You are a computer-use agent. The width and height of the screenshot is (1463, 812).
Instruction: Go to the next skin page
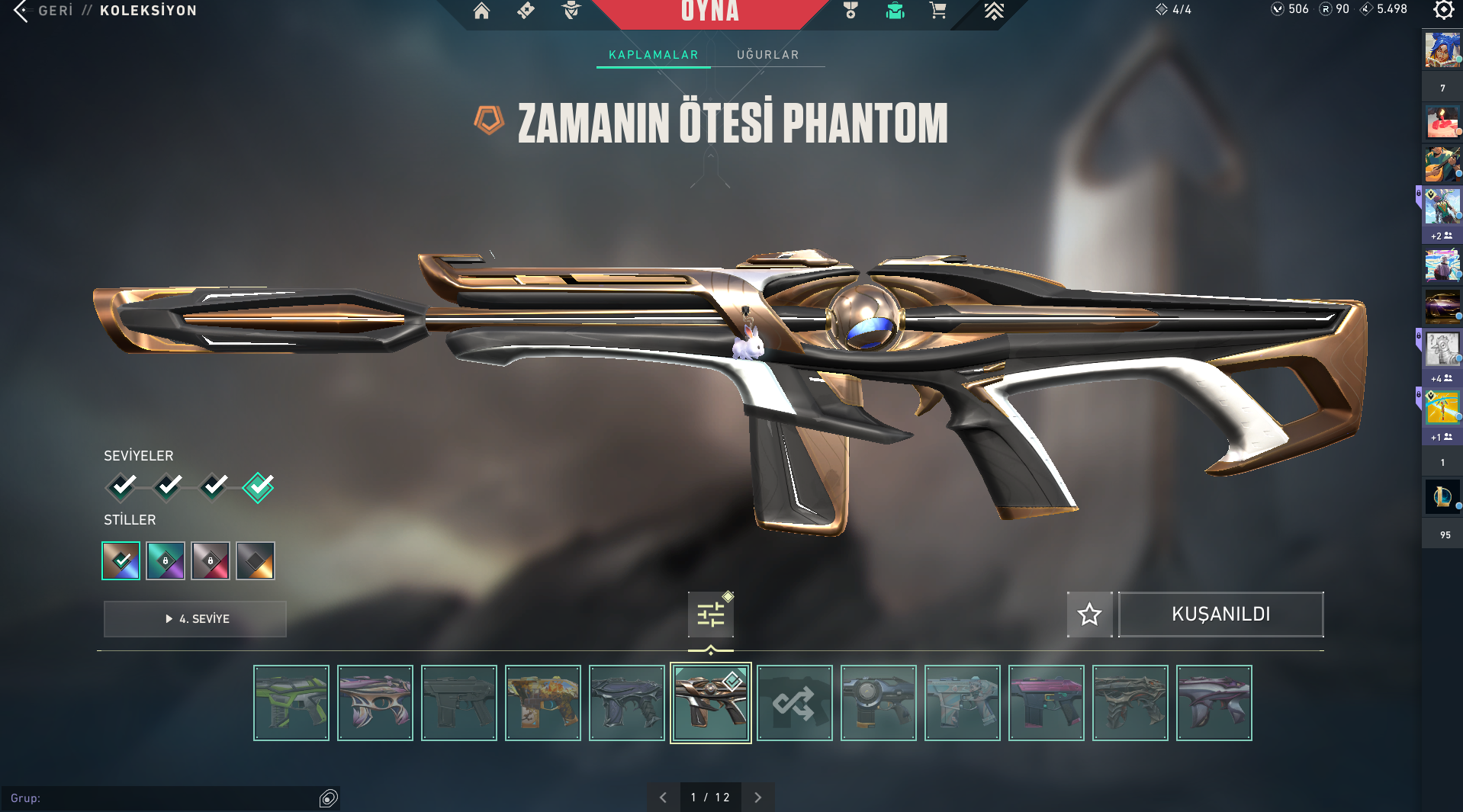point(757,798)
